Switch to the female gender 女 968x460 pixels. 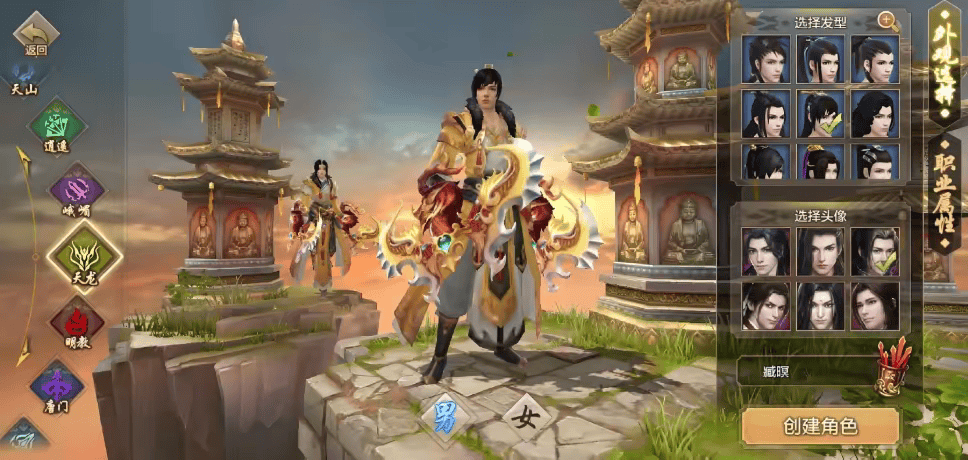tap(524, 417)
